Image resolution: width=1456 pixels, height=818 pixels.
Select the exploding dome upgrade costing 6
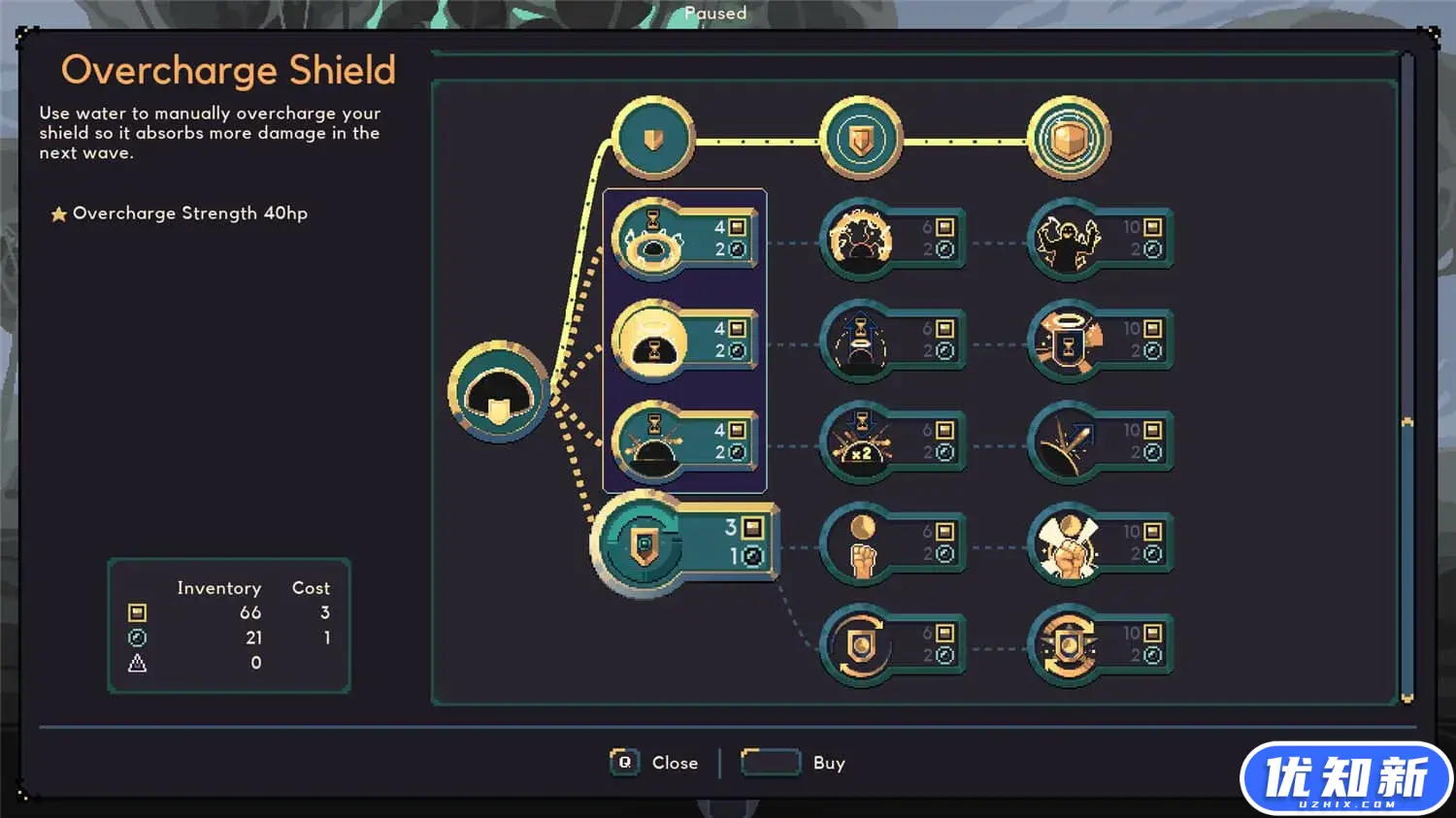pyautogui.click(x=861, y=239)
